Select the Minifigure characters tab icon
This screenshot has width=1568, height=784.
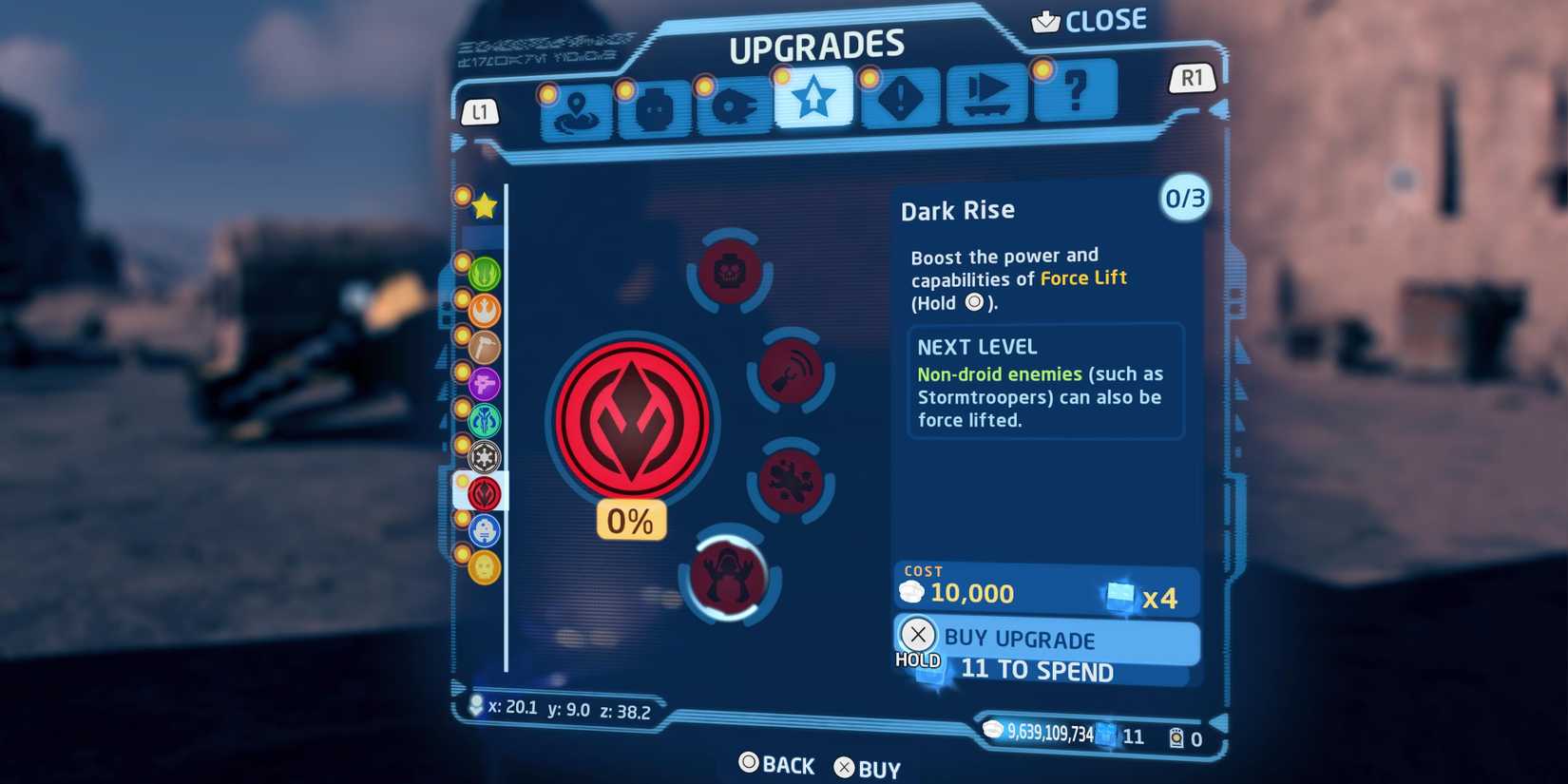pos(654,107)
